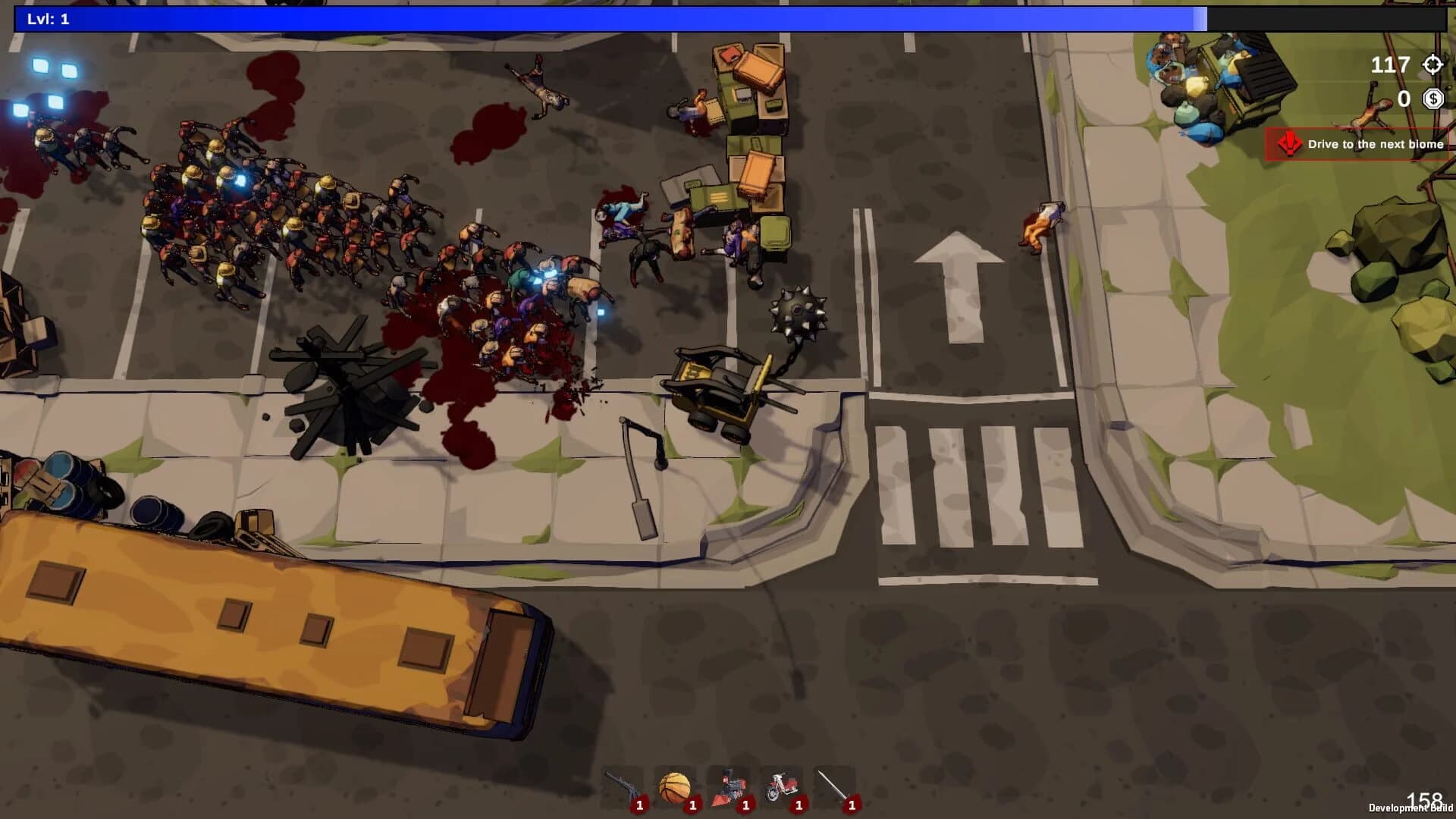Click the Lvl: 1 label
The image size is (1456, 819).
click(x=47, y=20)
